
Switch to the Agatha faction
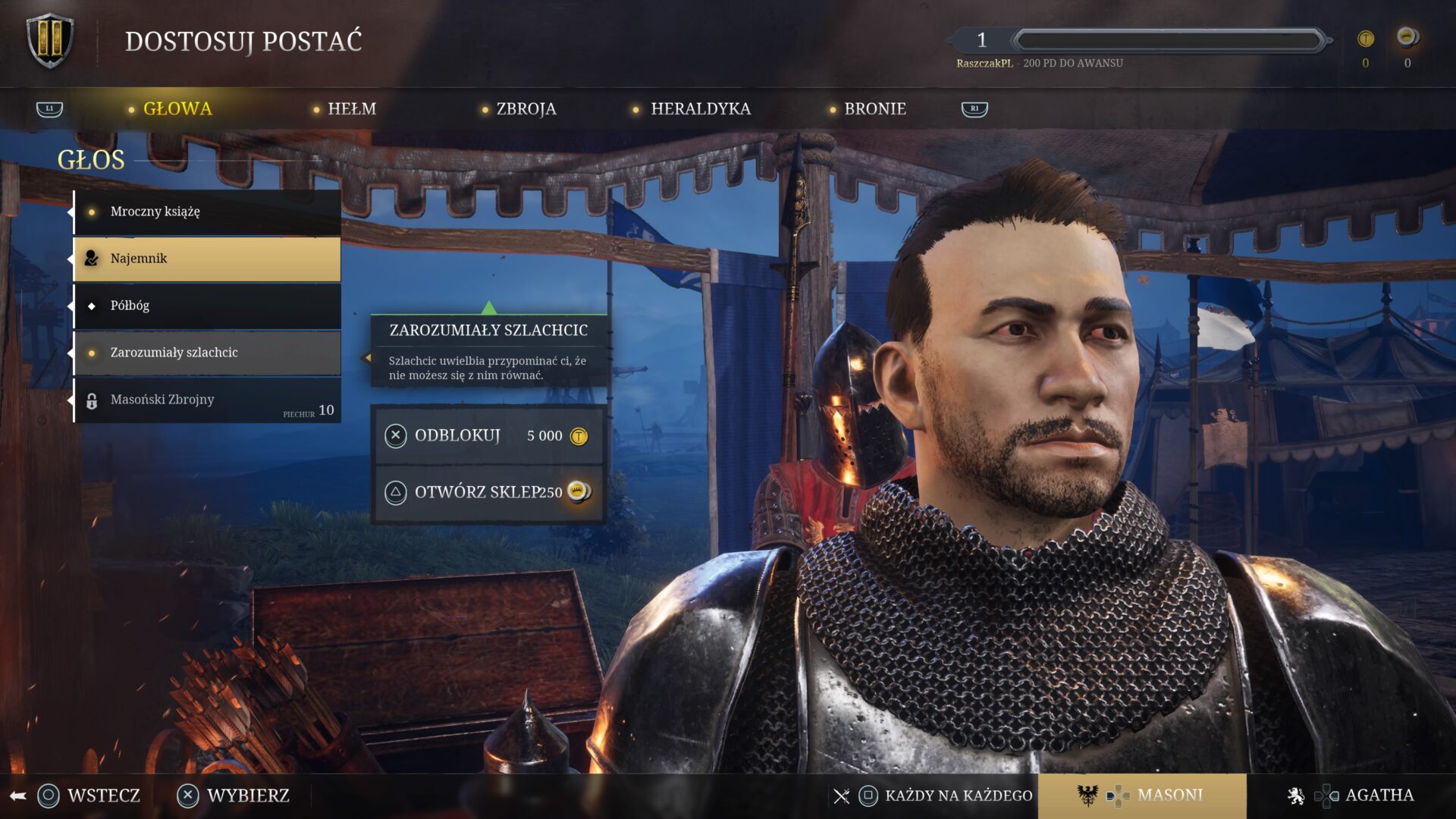point(1352,795)
